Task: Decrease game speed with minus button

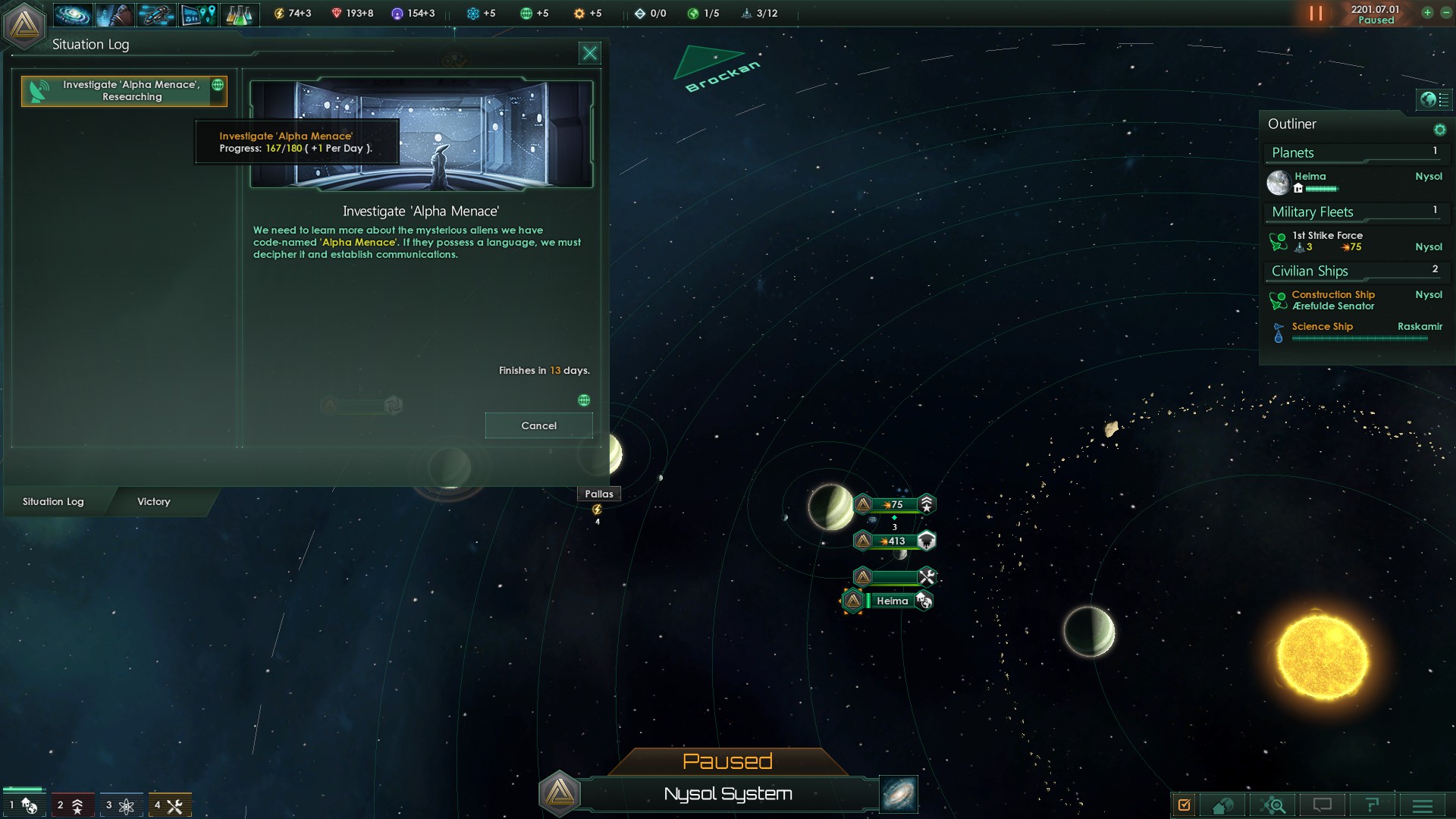Action: pos(1445,13)
